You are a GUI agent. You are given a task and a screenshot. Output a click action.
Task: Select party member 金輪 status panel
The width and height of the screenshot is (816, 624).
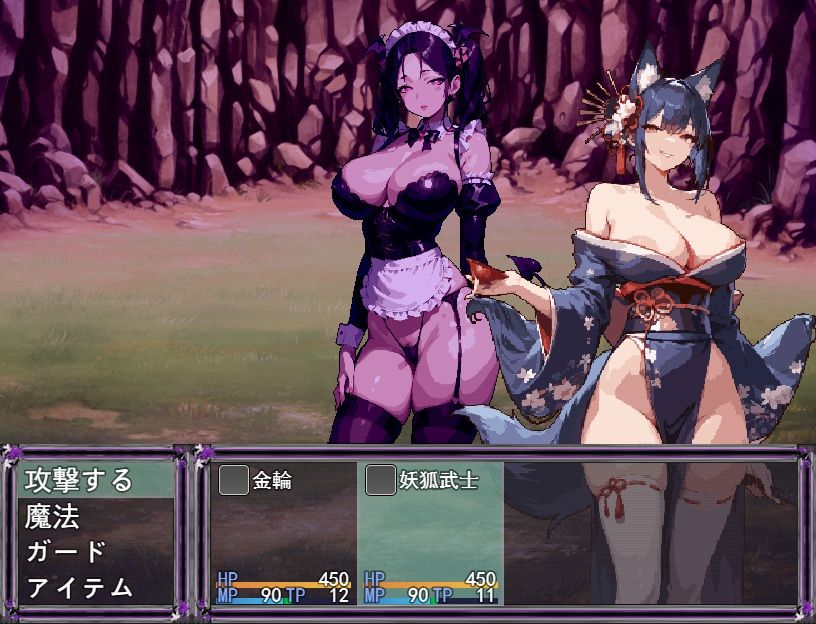(284, 533)
